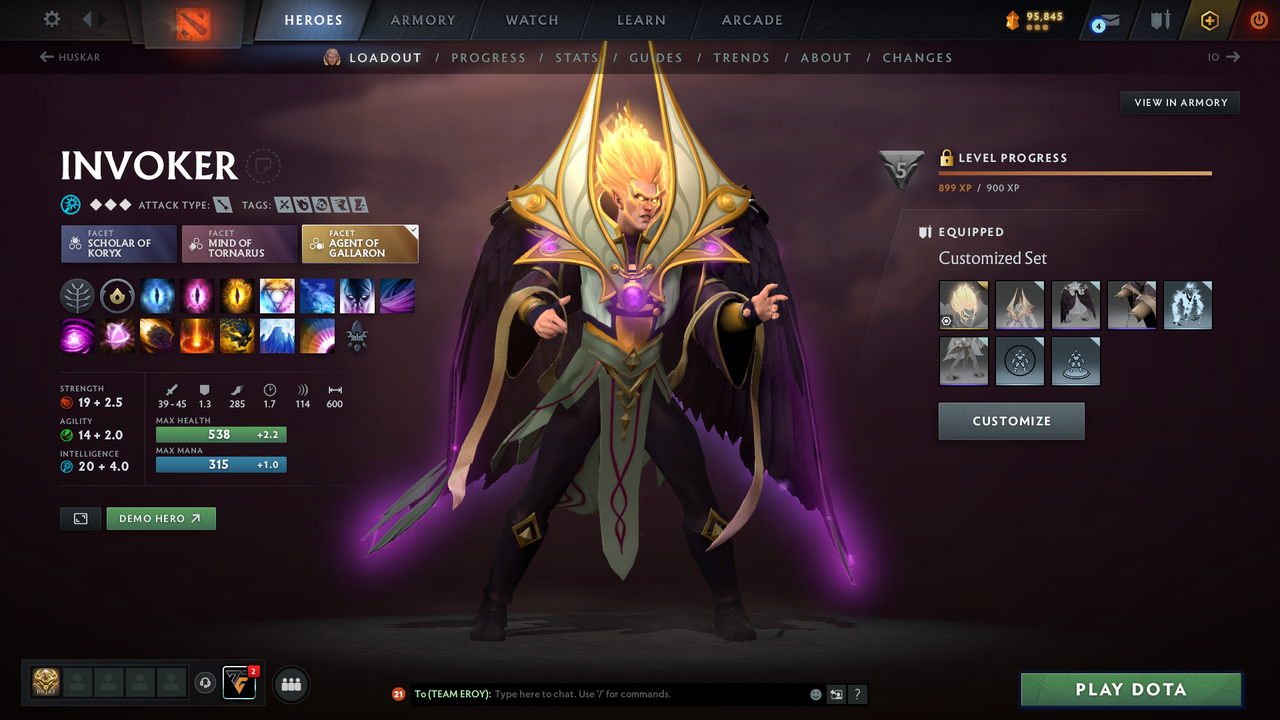Screen dimensions: 1280x720
Task: Select the Quas ability icon
Action: 157,295
